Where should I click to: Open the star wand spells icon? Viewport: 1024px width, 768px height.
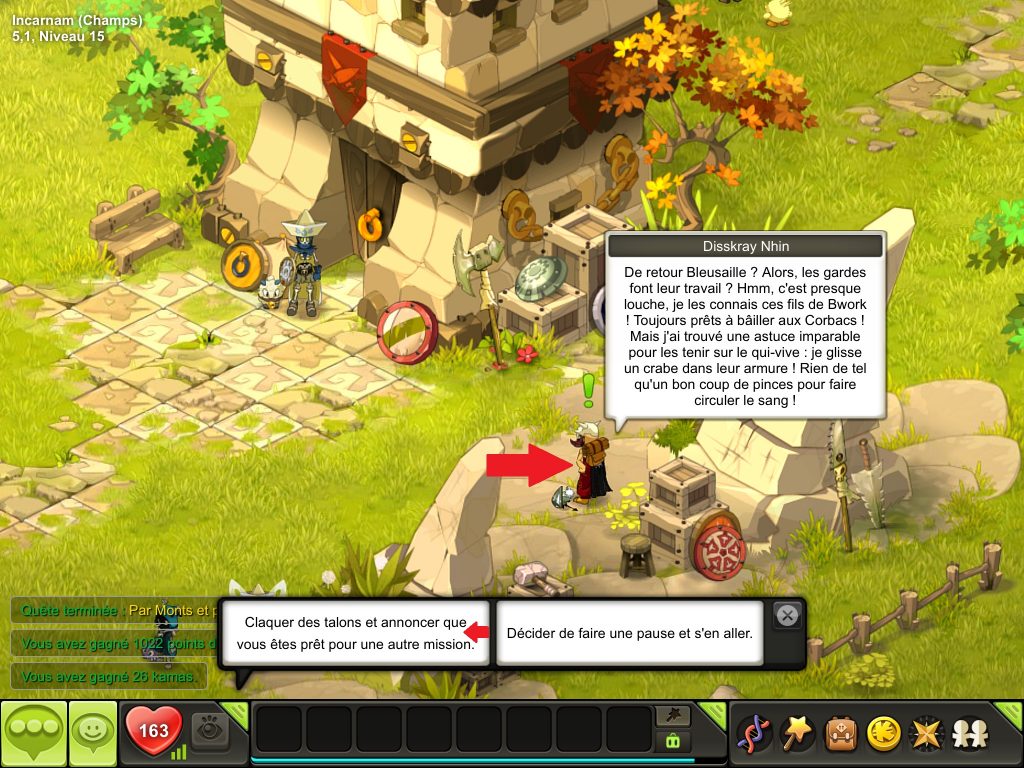[x=795, y=734]
